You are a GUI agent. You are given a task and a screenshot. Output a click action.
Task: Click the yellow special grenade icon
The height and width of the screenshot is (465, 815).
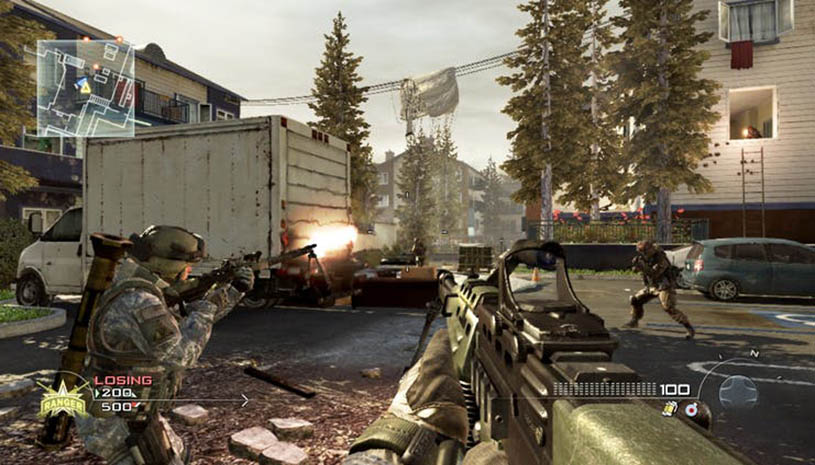(669, 408)
